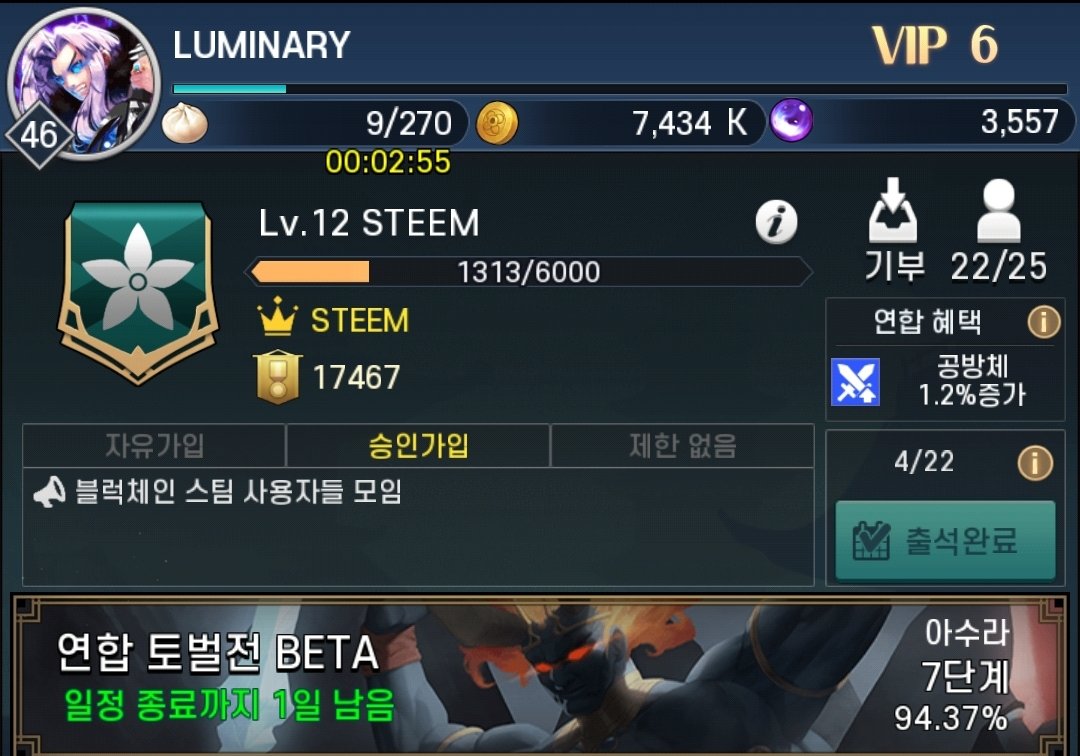The height and width of the screenshot is (756, 1080).
Task: Open the 22/25 guild members list
Action: [998, 230]
